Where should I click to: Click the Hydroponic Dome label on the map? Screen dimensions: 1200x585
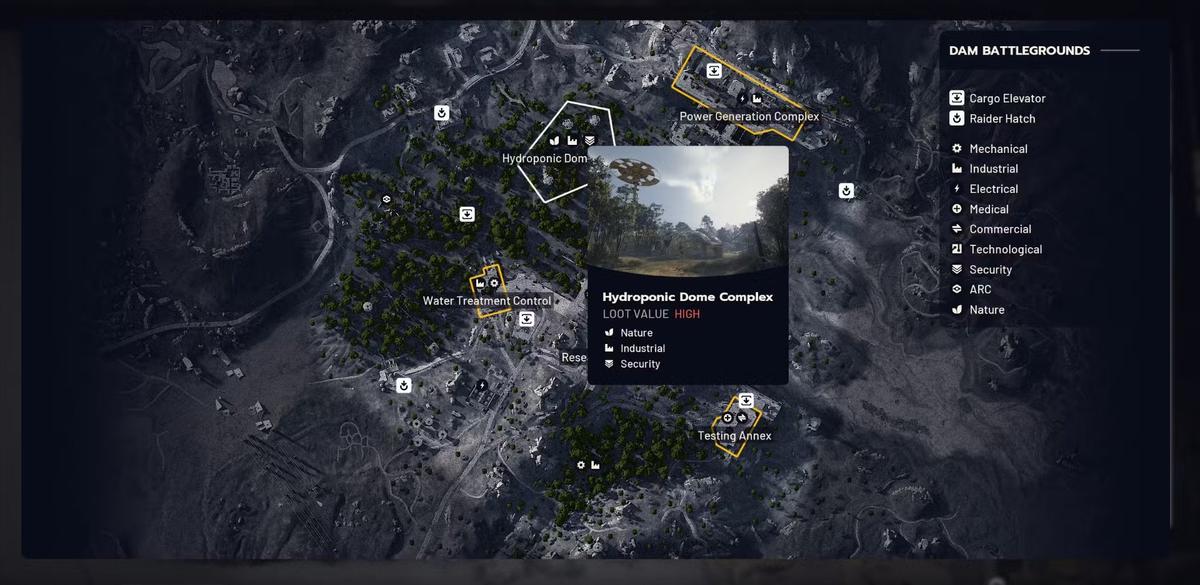pos(544,159)
